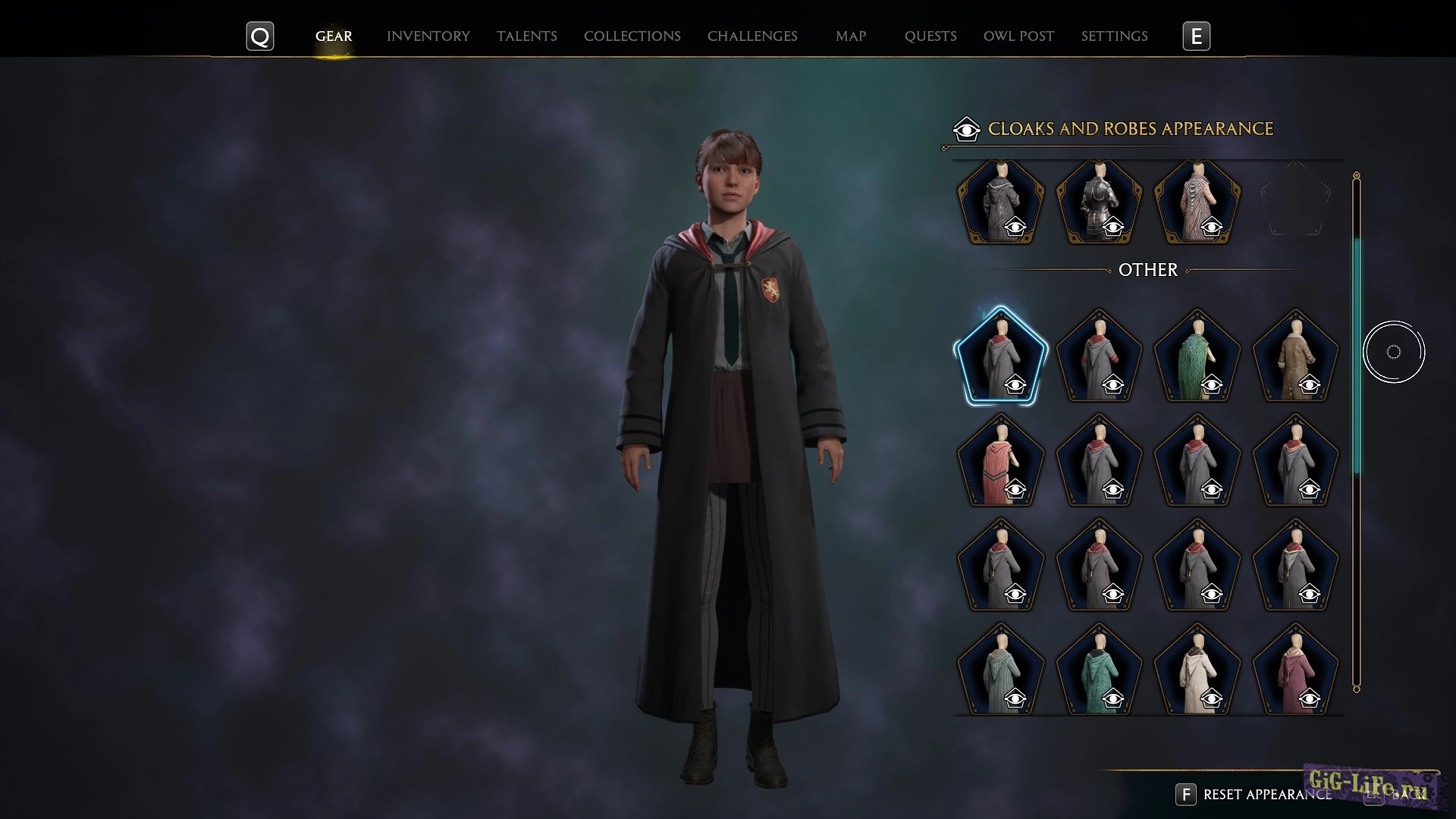This screenshot has height=819, width=1456.
Task: Pick the maroon robe appearance
Action: tap(1295, 670)
